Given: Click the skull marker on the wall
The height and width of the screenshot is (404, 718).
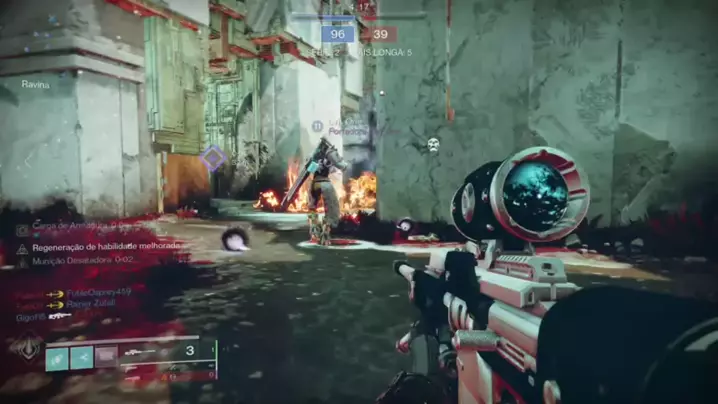Looking at the screenshot, I should 433,145.
